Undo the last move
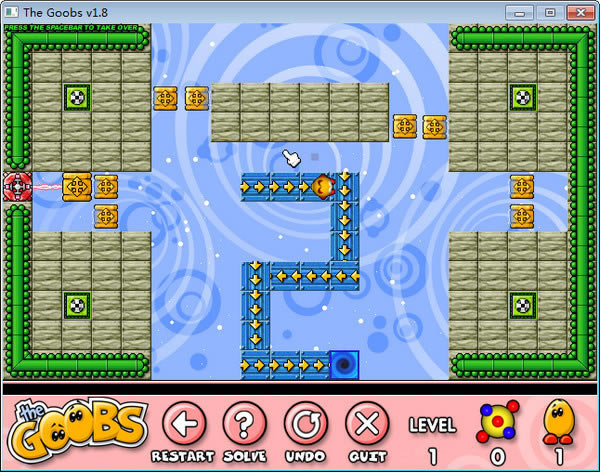 coord(305,422)
